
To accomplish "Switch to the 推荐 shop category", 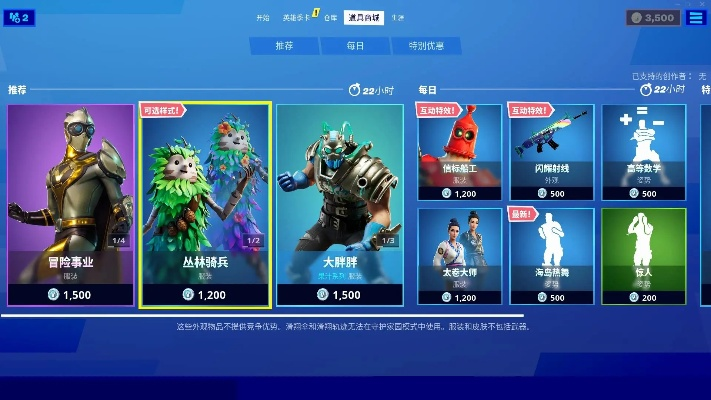I will pos(285,46).
